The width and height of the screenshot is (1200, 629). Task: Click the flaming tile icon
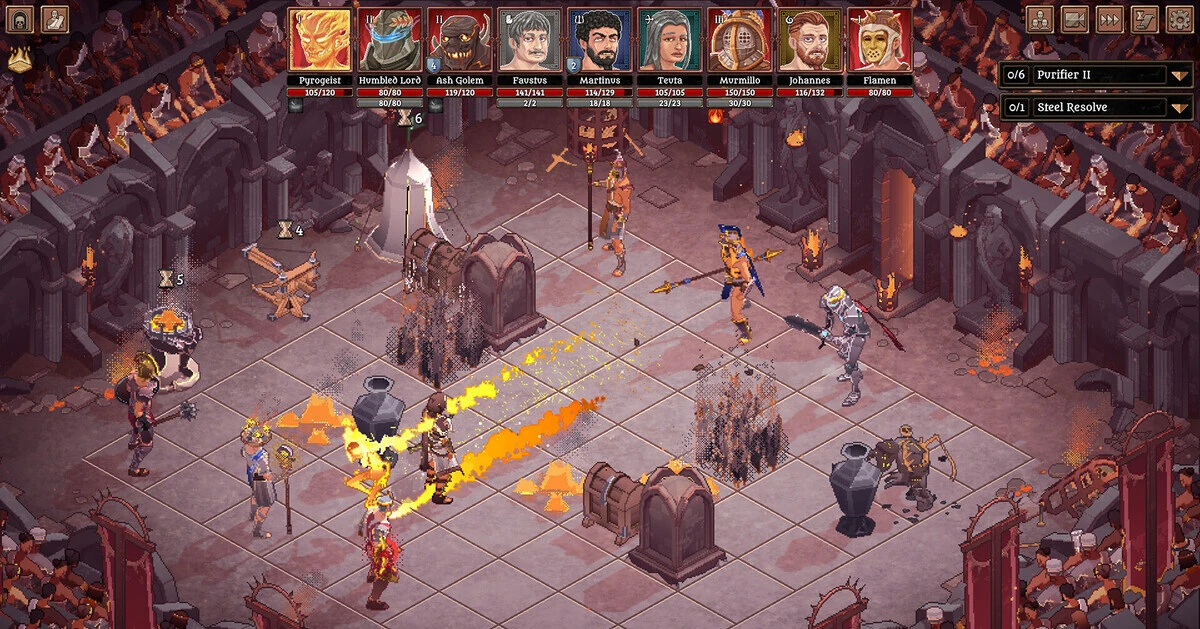pos(19,60)
